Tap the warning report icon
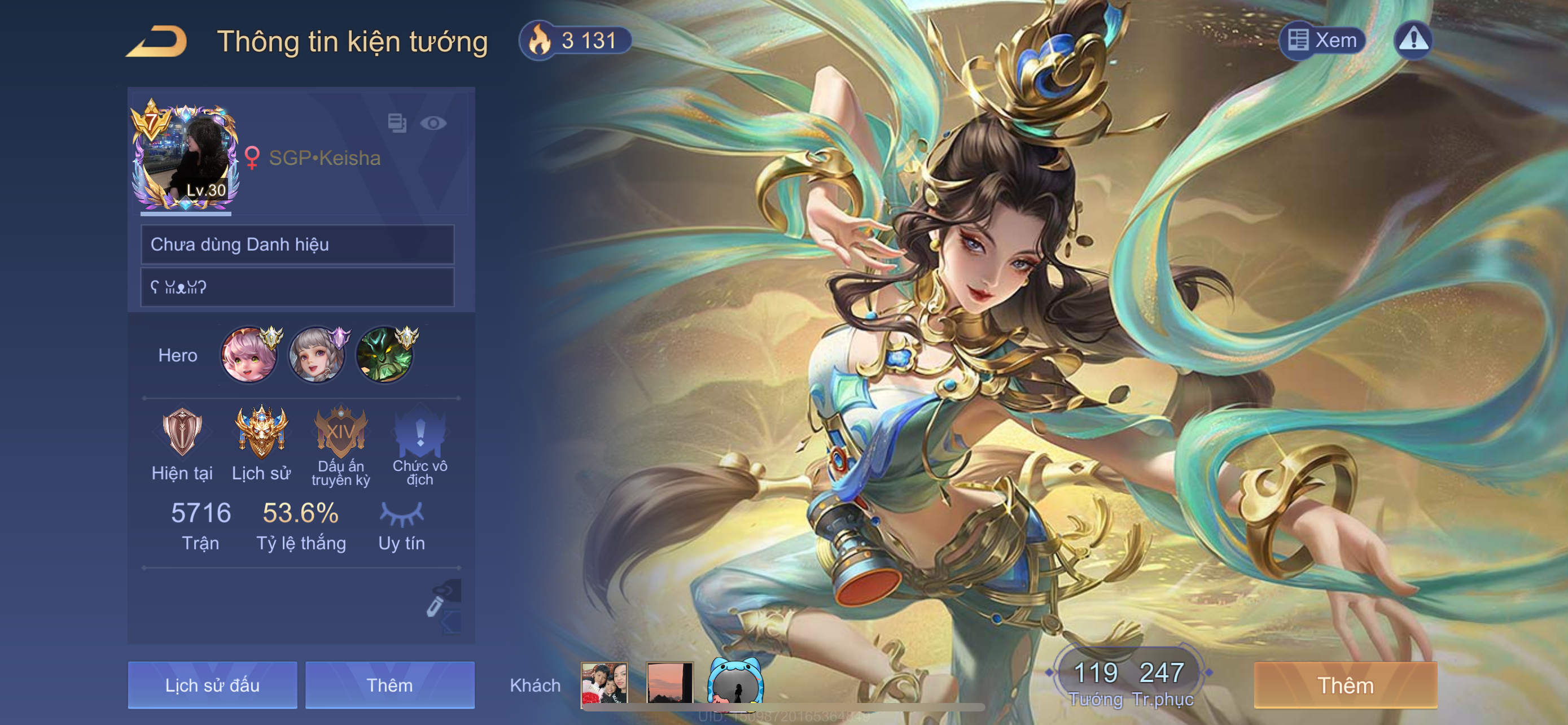1568x725 pixels. [x=1413, y=41]
